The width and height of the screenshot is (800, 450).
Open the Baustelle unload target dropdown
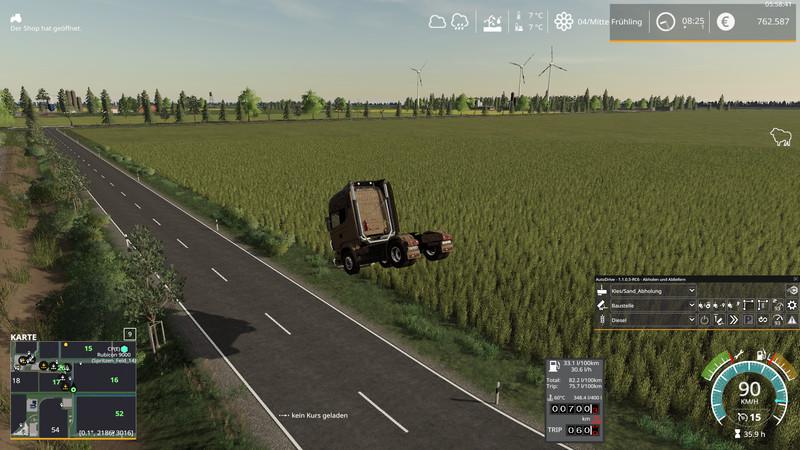tap(691, 305)
